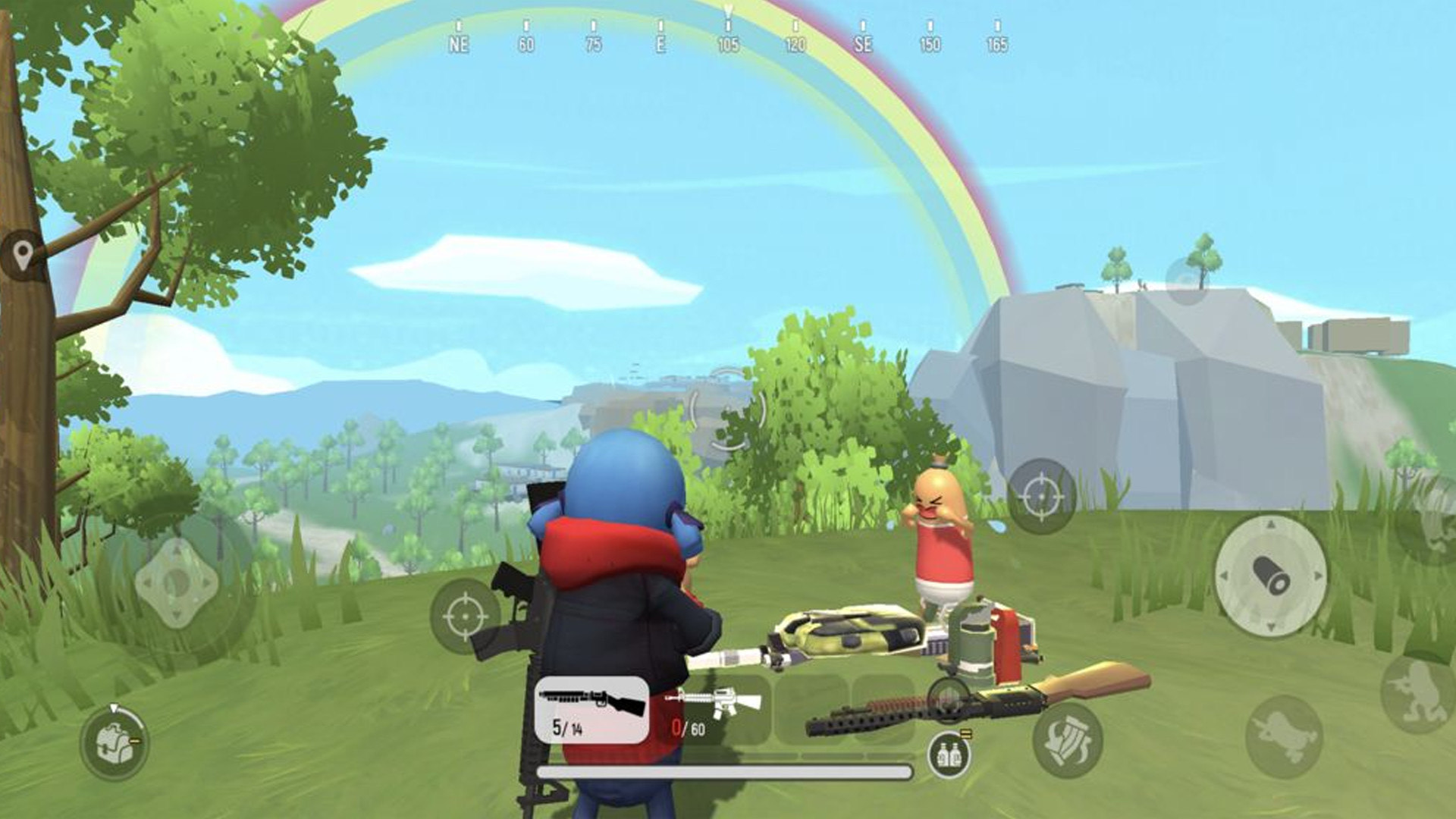Fire with the bullet shoot button

pos(1271,575)
